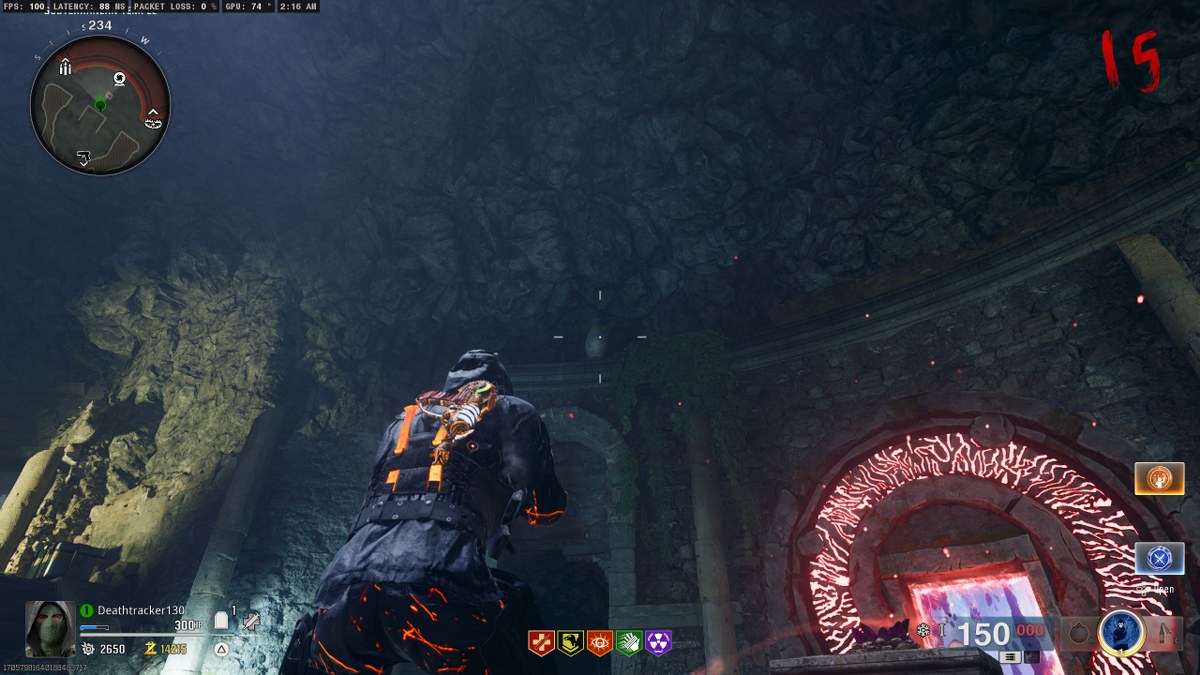Viewport: 1200px width, 675px height.
Task: Activate the blue crossed-blades support tile
Action: pyautogui.click(x=1159, y=558)
